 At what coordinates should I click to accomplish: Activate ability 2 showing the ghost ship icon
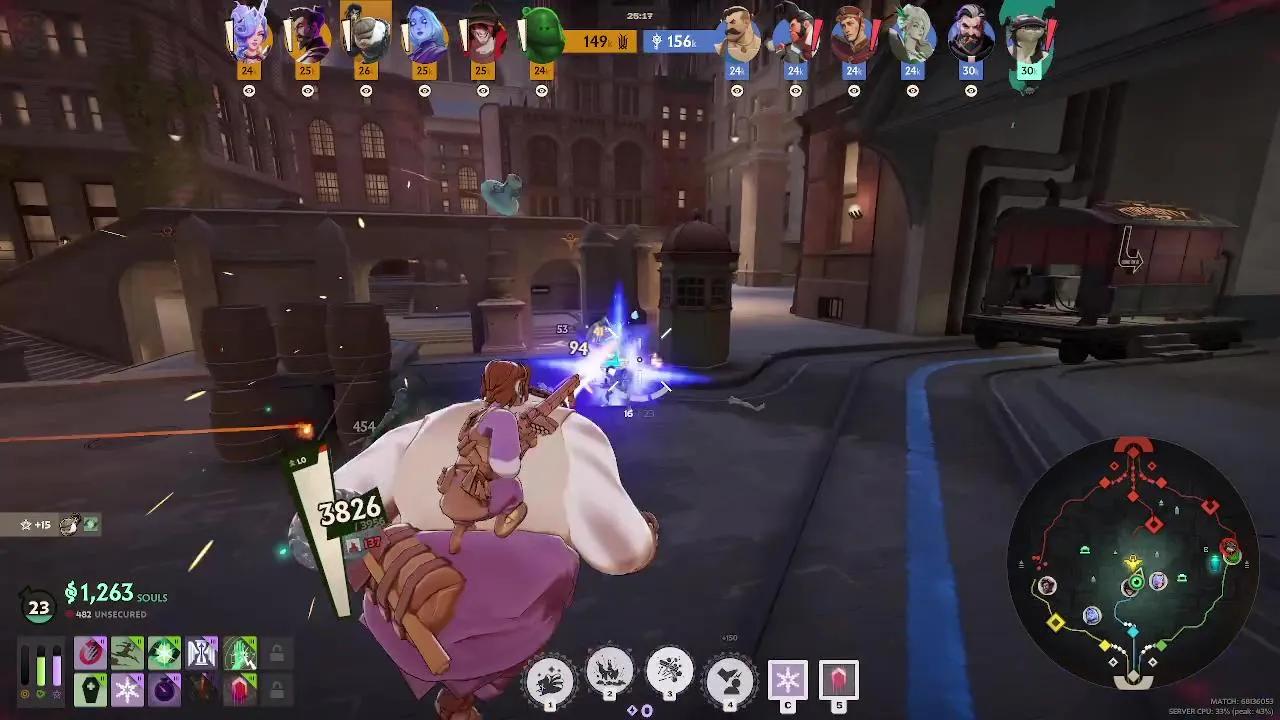click(x=611, y=678)
